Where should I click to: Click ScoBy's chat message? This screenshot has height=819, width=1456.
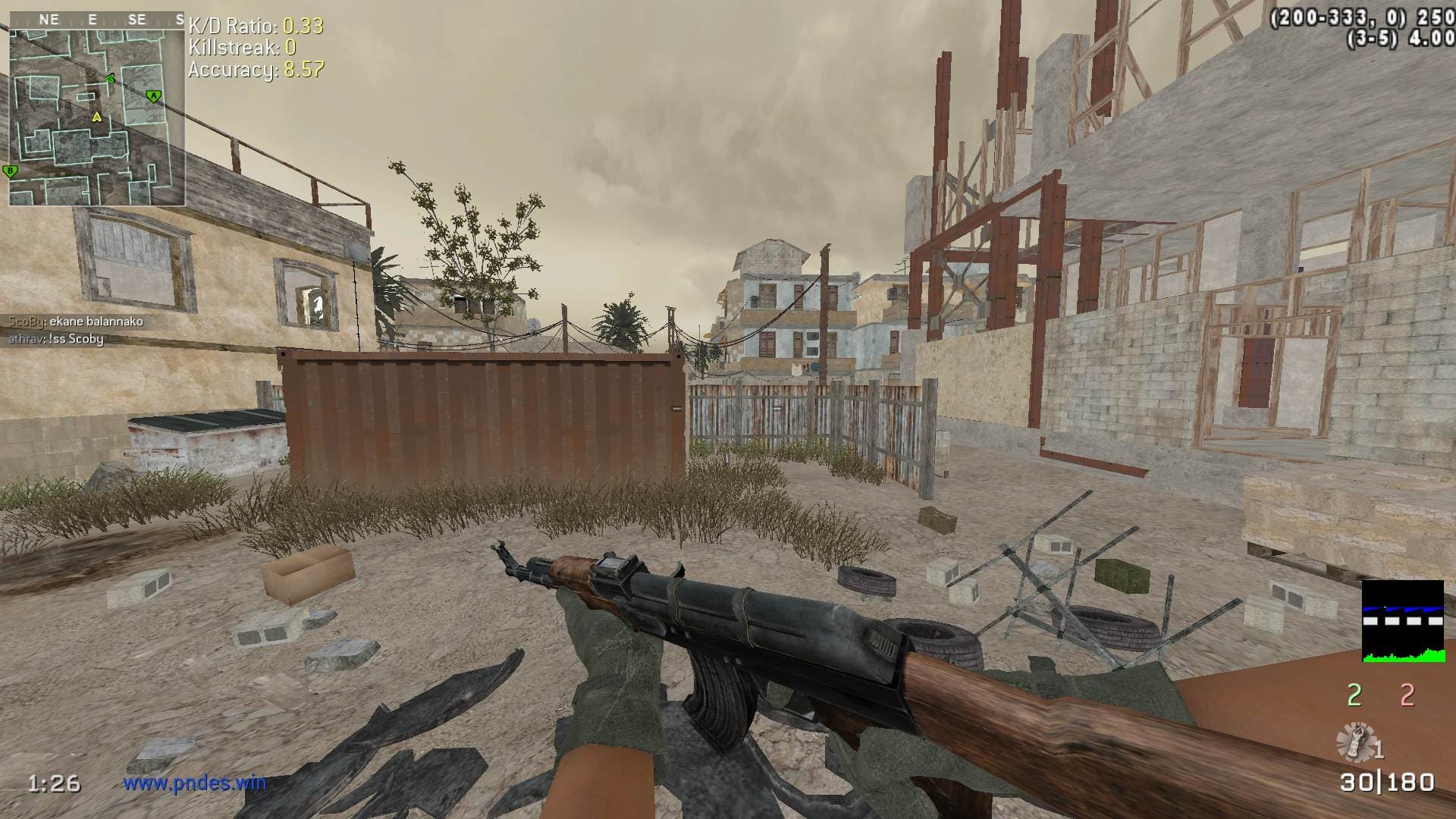(76, 322)
